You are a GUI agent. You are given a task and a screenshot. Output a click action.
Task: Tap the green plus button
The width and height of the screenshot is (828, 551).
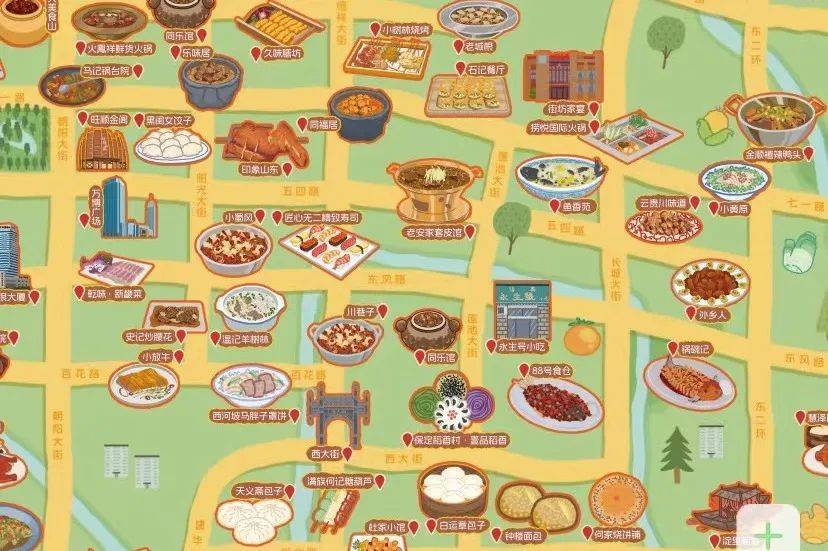[x=768, y=533]
